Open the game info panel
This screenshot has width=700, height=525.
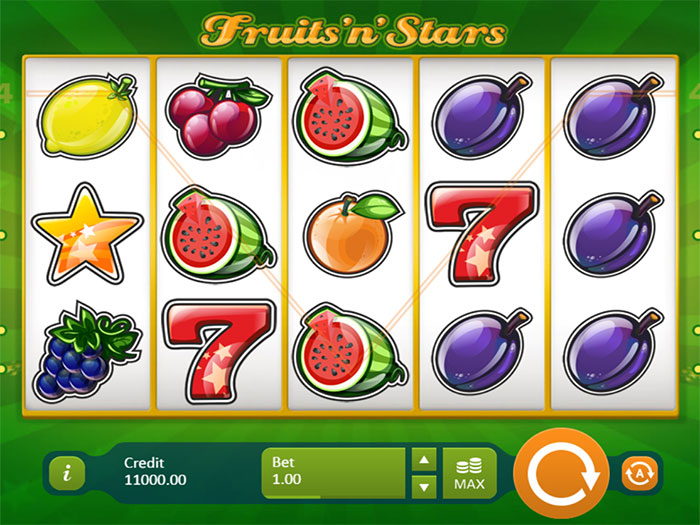(x=66, y=473)
